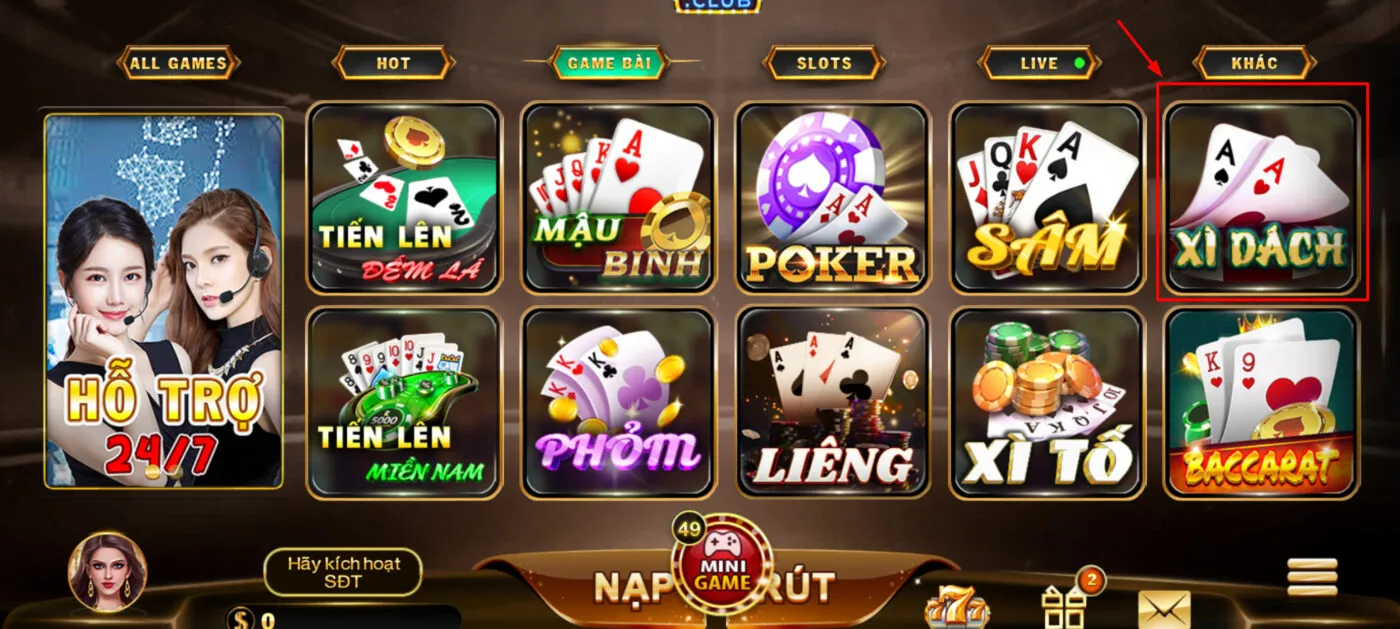
Task: Open the LIVE games tab
Action: click(x=1040, y=63)
